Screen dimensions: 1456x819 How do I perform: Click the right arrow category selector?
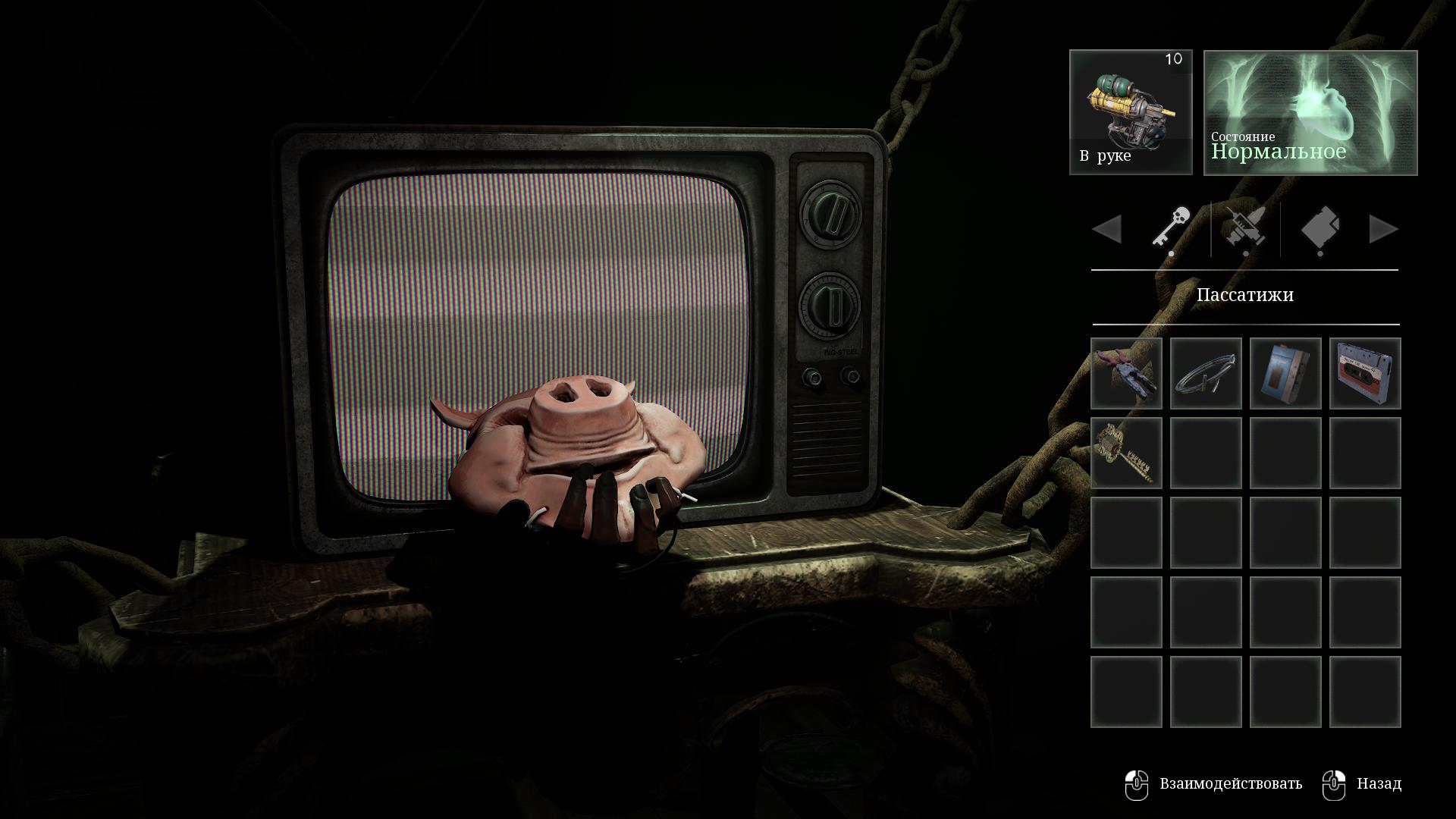pos(1383,229)
